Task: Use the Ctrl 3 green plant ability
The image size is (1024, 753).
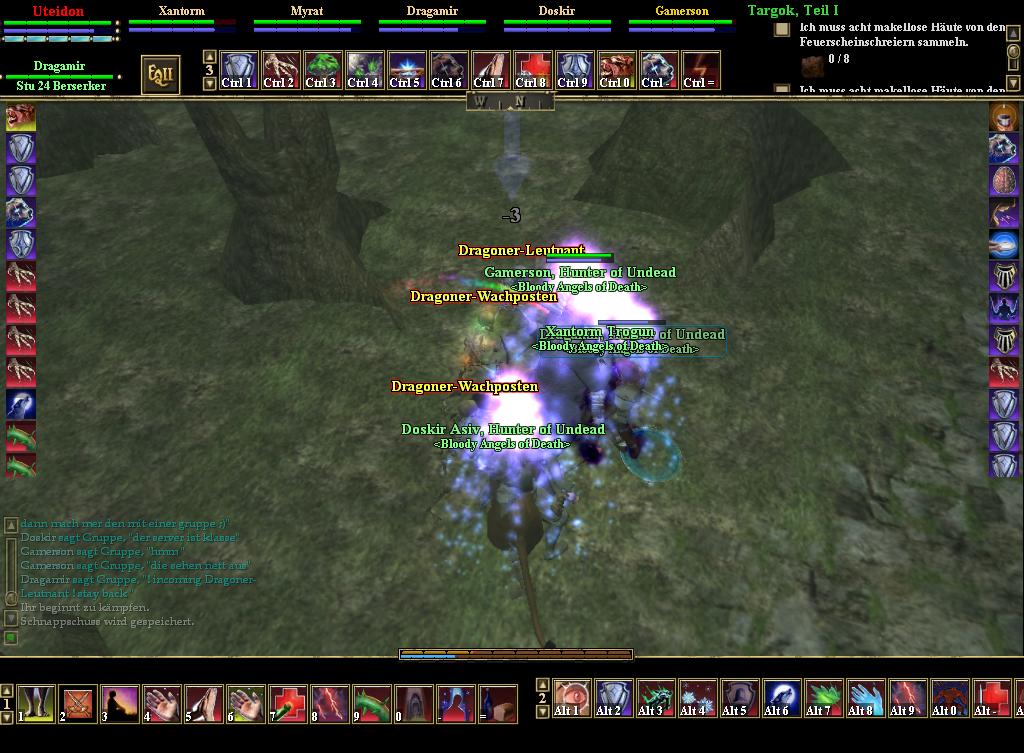Action: [322, 71]
